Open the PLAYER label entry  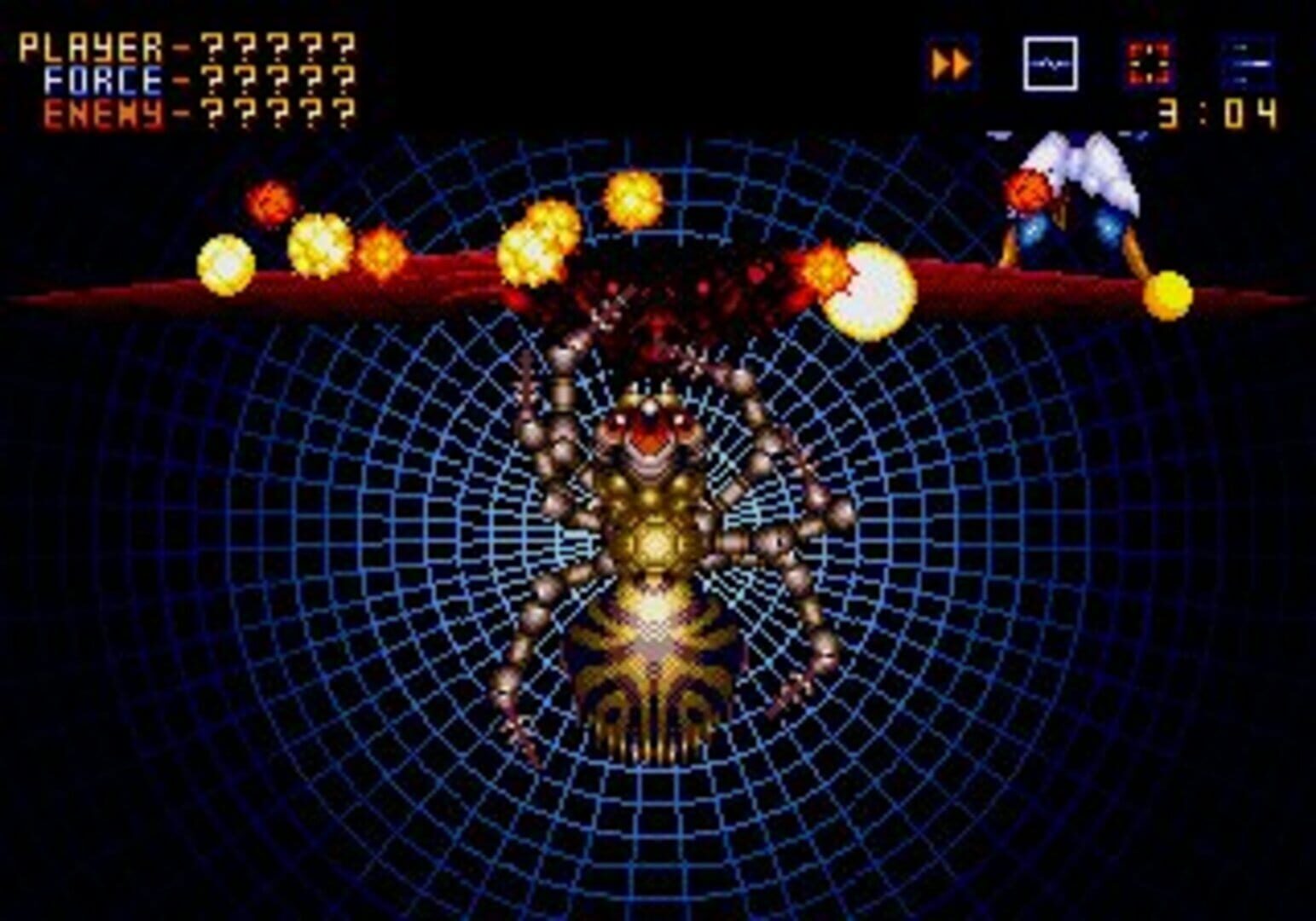[x=90, y=47]
